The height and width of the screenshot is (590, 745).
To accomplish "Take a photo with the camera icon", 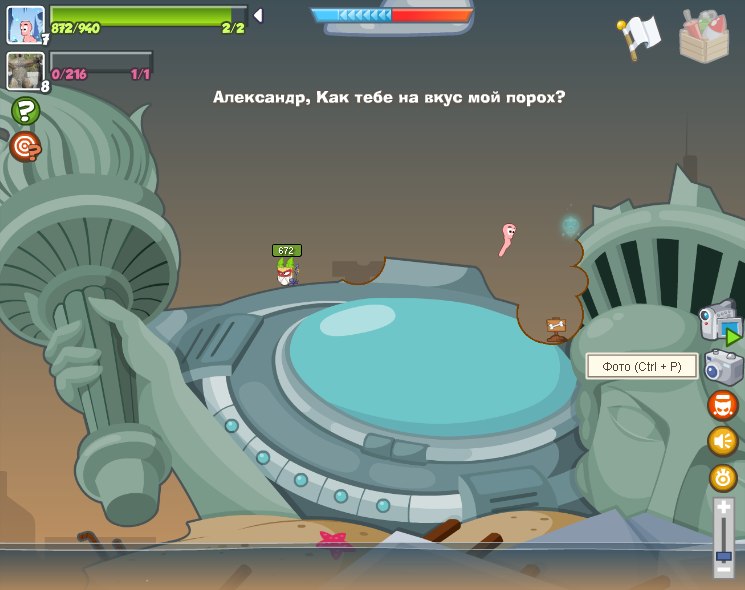I will (723, 367).
